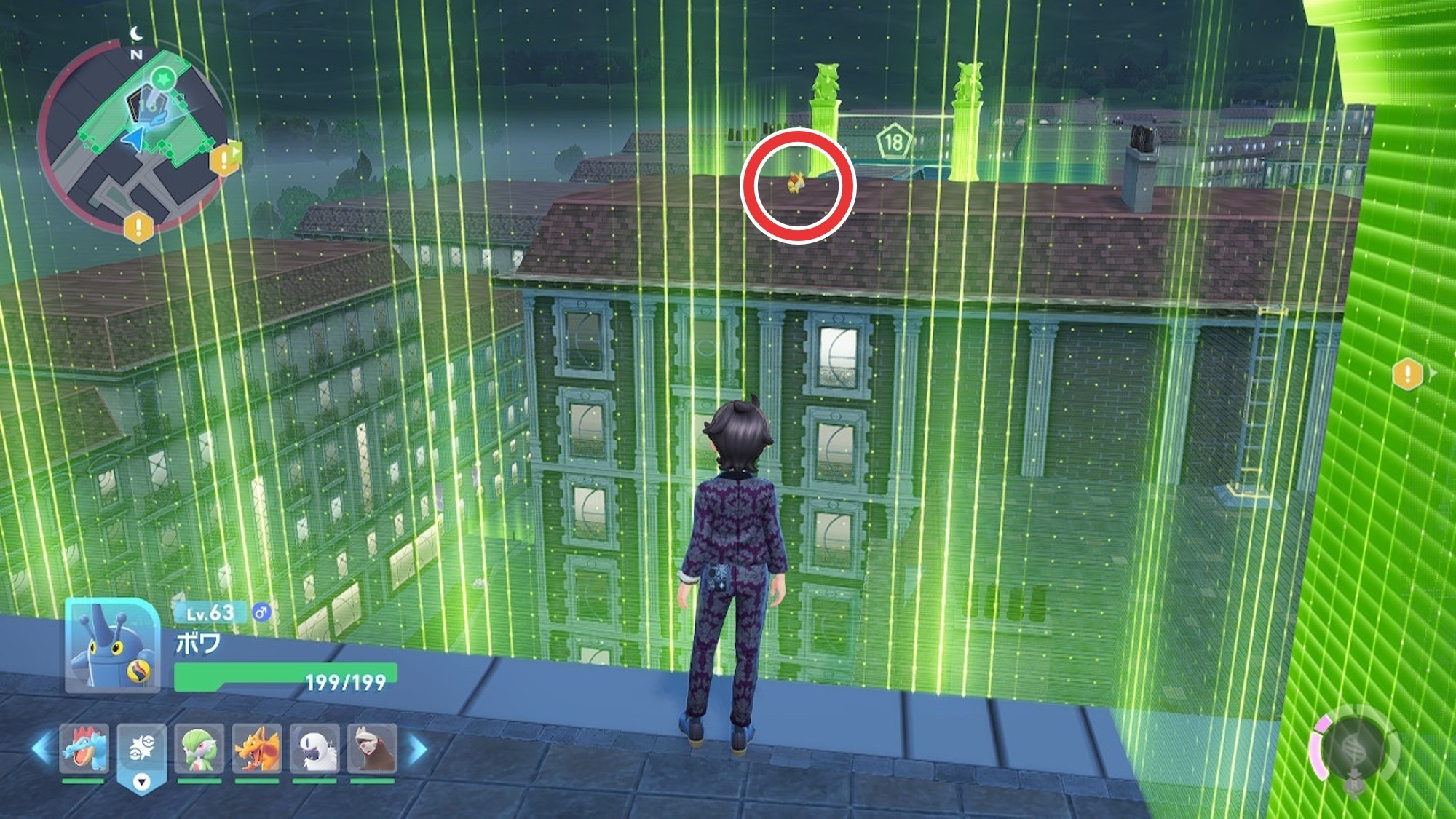Select the Poké Ball slot in the party bar
The height and width of the screenshot is (819, 1456).
pyautogui.click(x=142, y=750)
